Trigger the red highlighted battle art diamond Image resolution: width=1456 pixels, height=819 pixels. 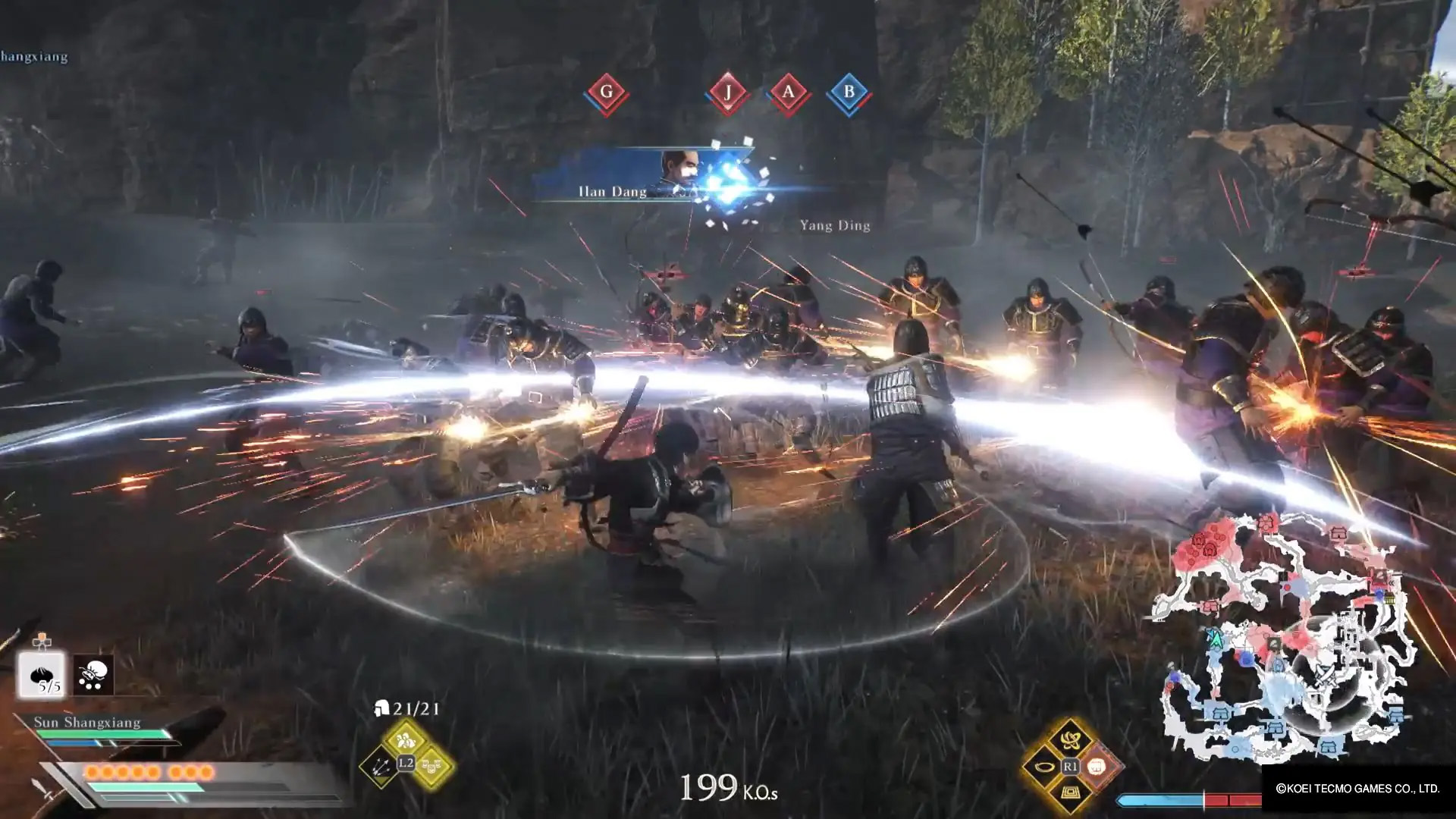click(1097, 767)
